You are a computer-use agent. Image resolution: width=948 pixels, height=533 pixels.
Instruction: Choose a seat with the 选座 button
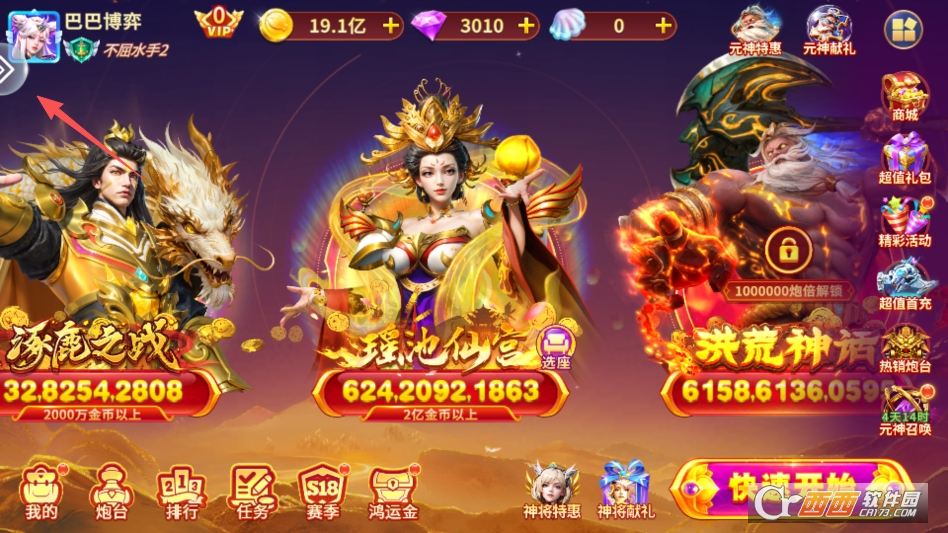click(x=556, y=349)
